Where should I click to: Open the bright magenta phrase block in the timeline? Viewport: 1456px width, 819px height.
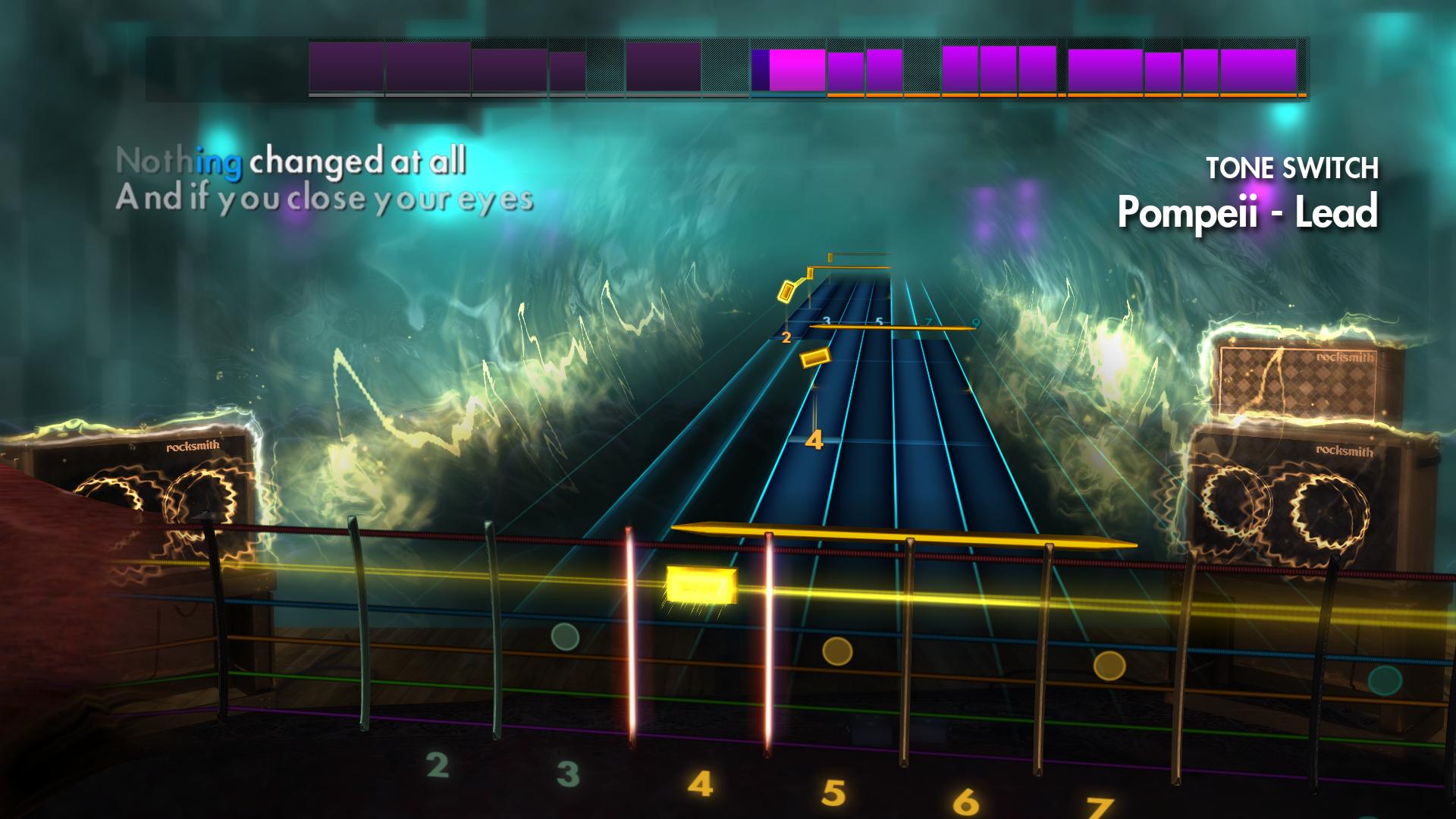click(x=795, y=68)
